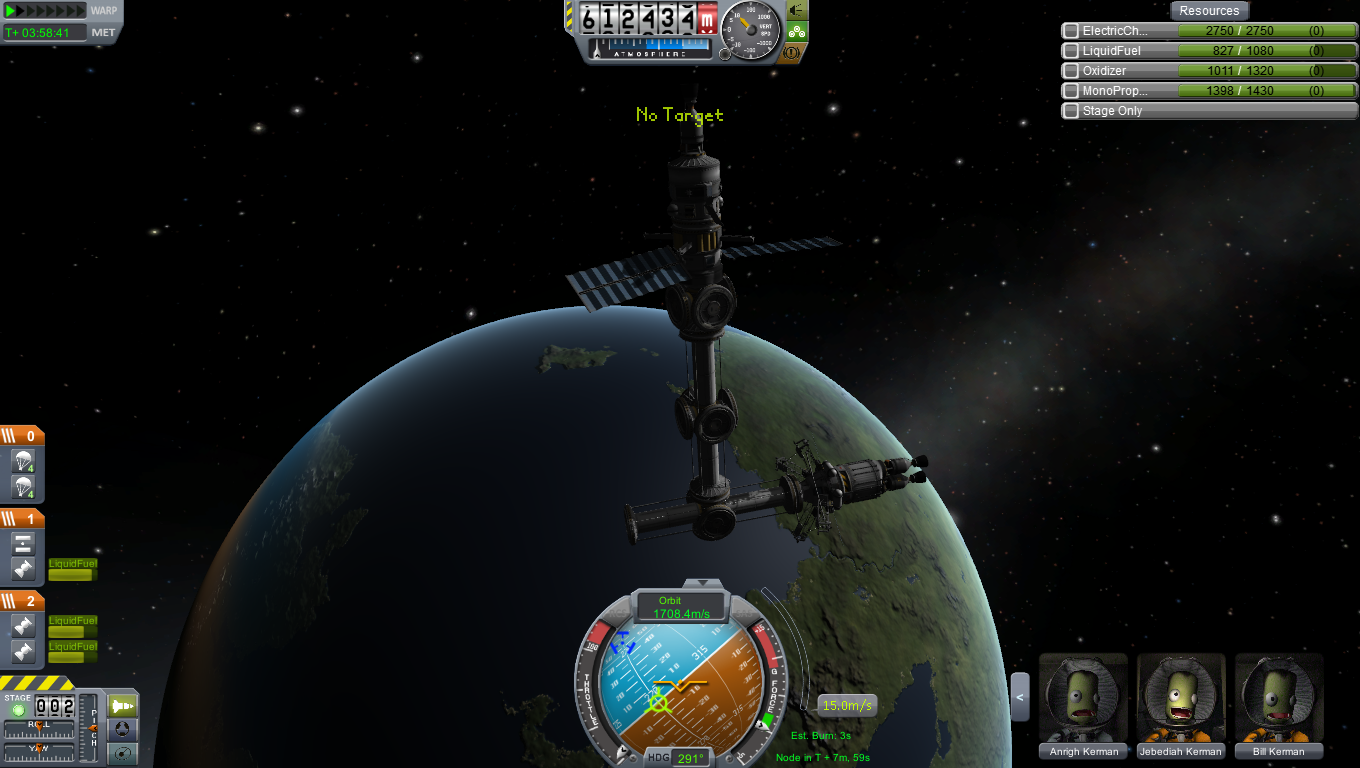Toggle the green landing gear button
The width and height of the screenshot is (1360, 768).
pyautogui.click(x=797, y=31)
